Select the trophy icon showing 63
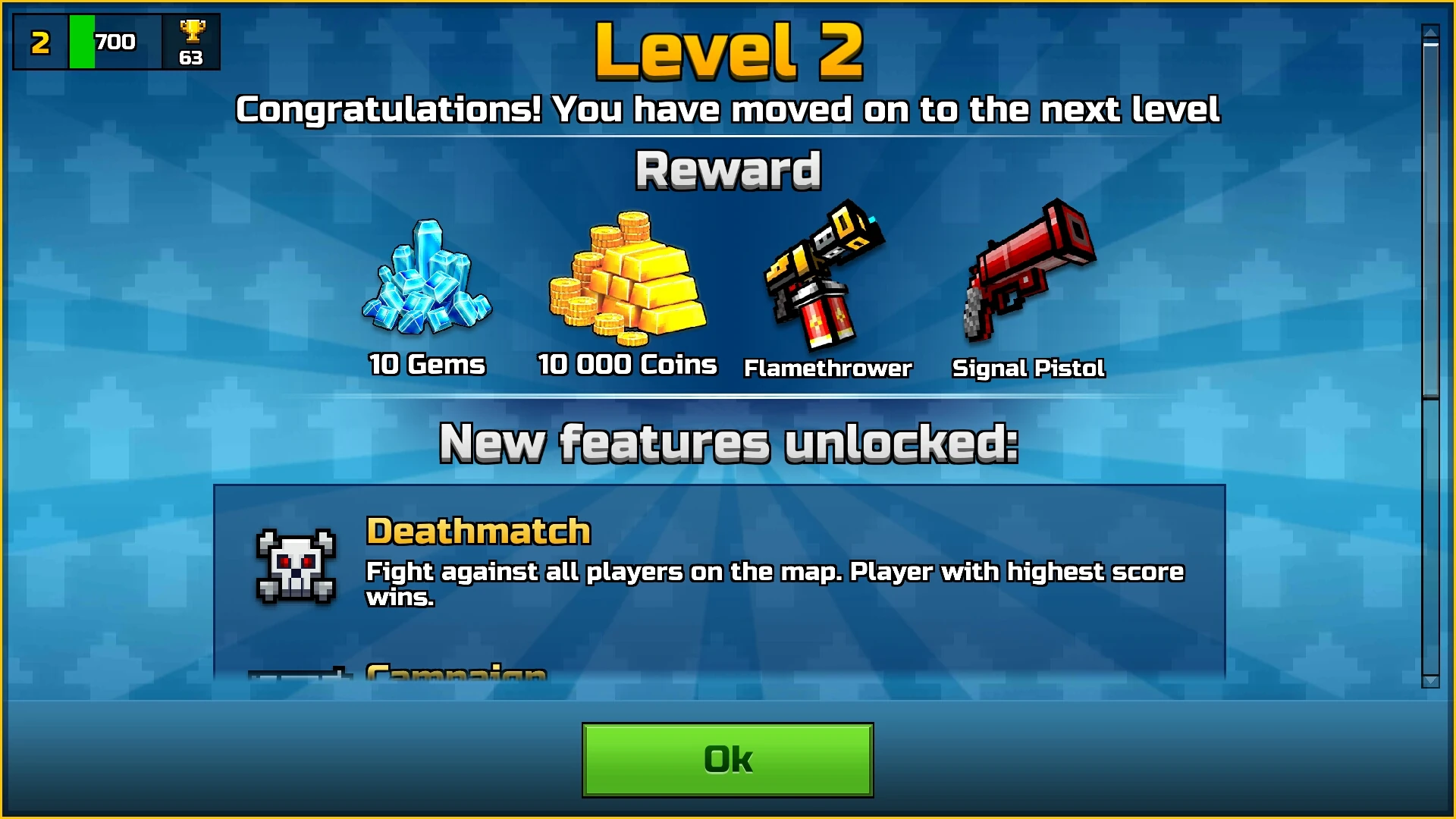 click(192, 42)
